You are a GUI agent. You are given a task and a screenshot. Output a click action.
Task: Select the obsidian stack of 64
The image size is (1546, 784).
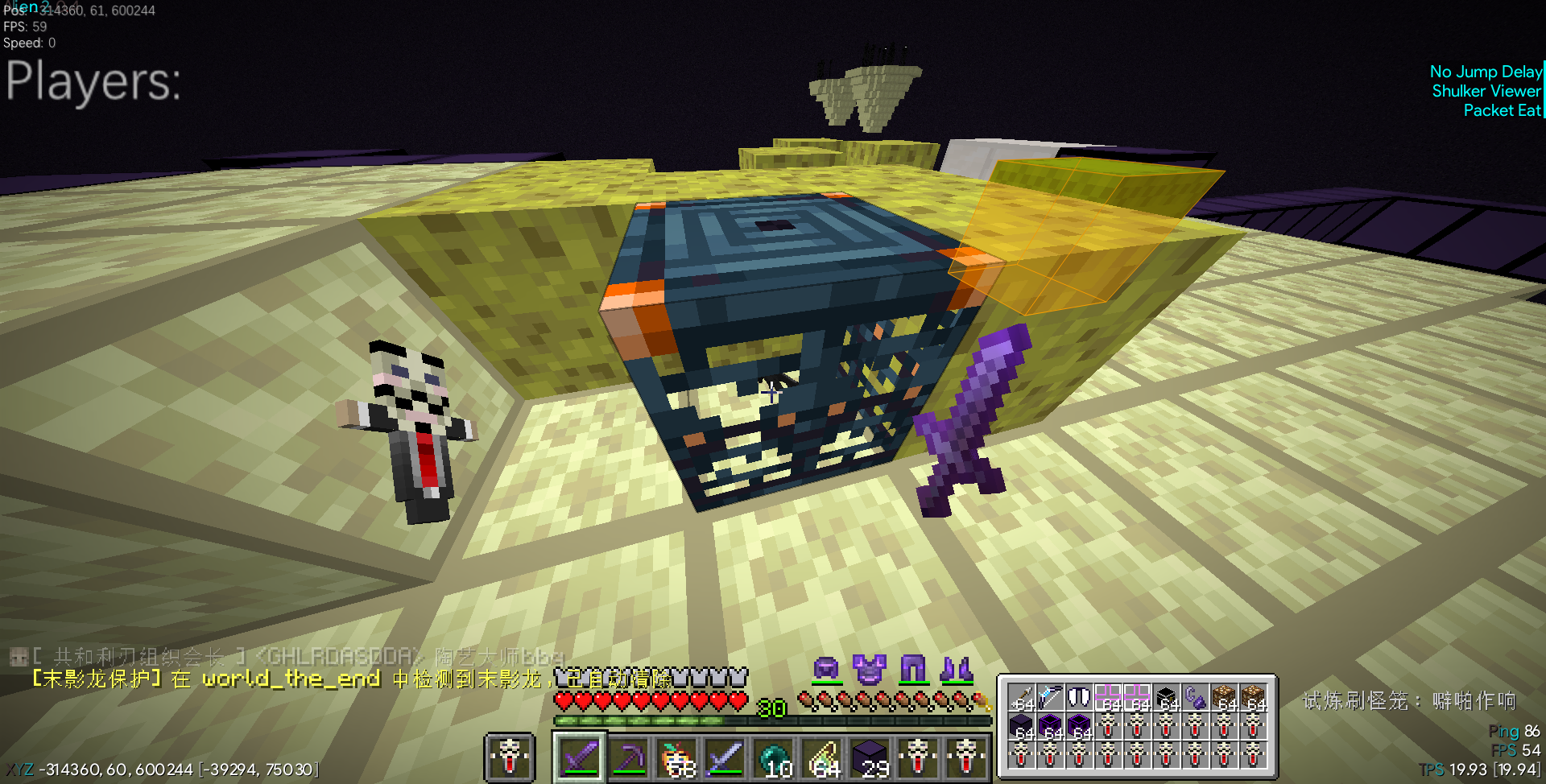1022,726
